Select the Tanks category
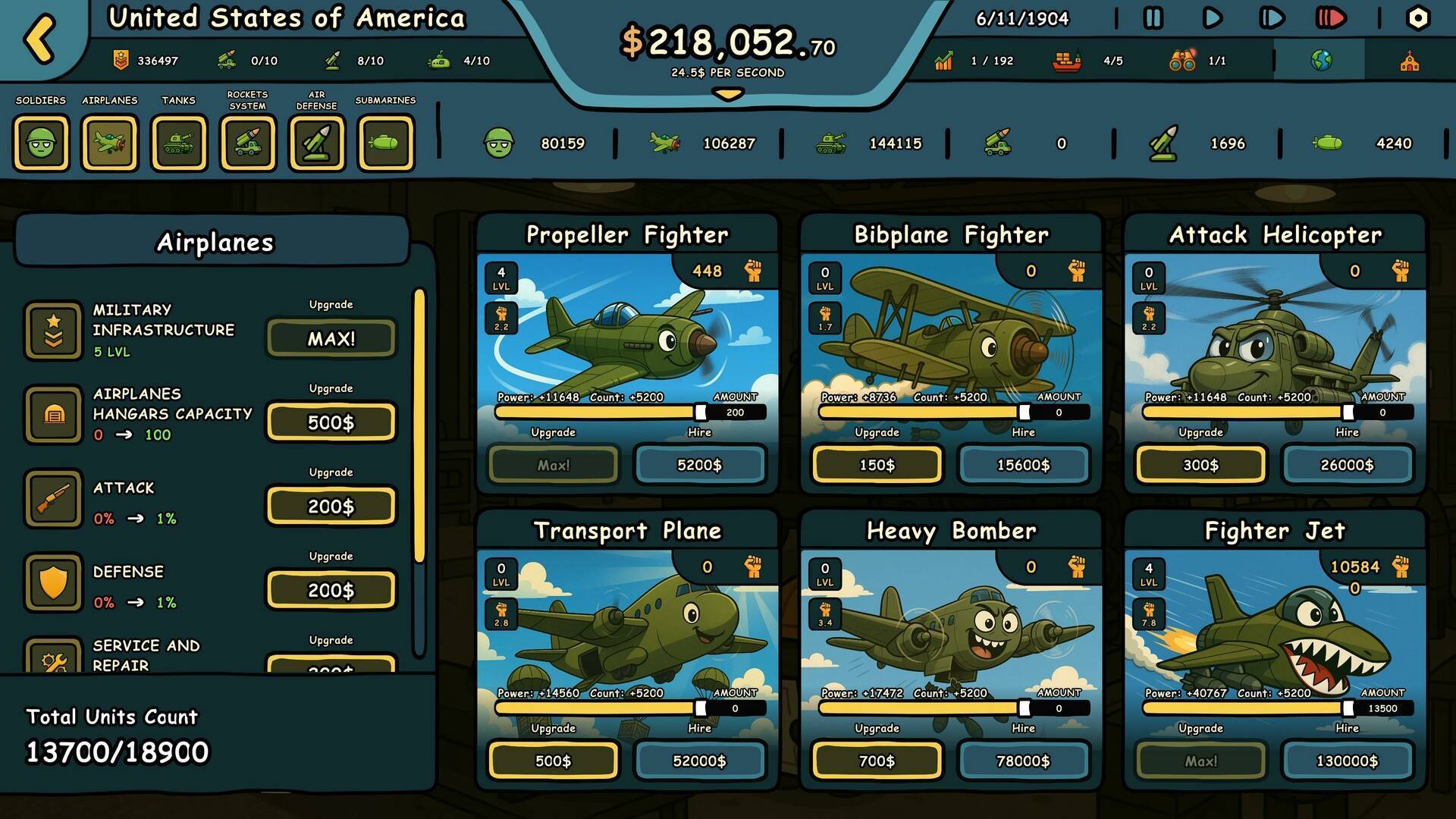The width and height of the screenshot is (1456, 819). pos(179,143)
